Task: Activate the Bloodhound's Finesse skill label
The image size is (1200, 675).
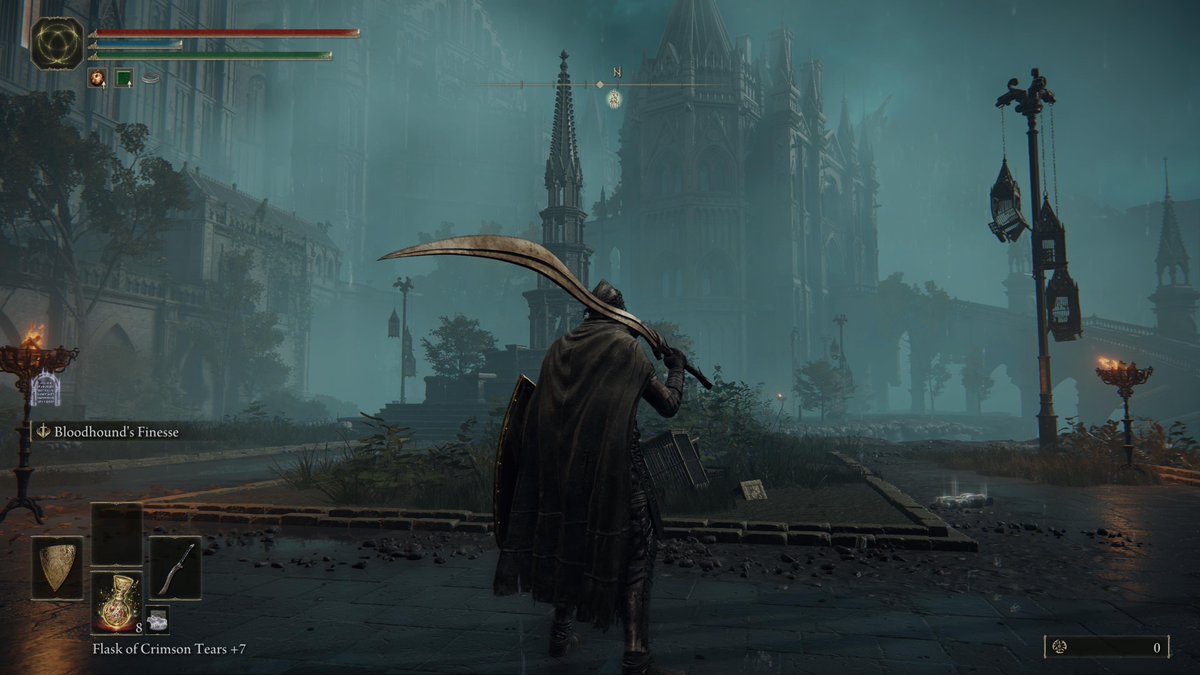Action: (x=108, y=432)
